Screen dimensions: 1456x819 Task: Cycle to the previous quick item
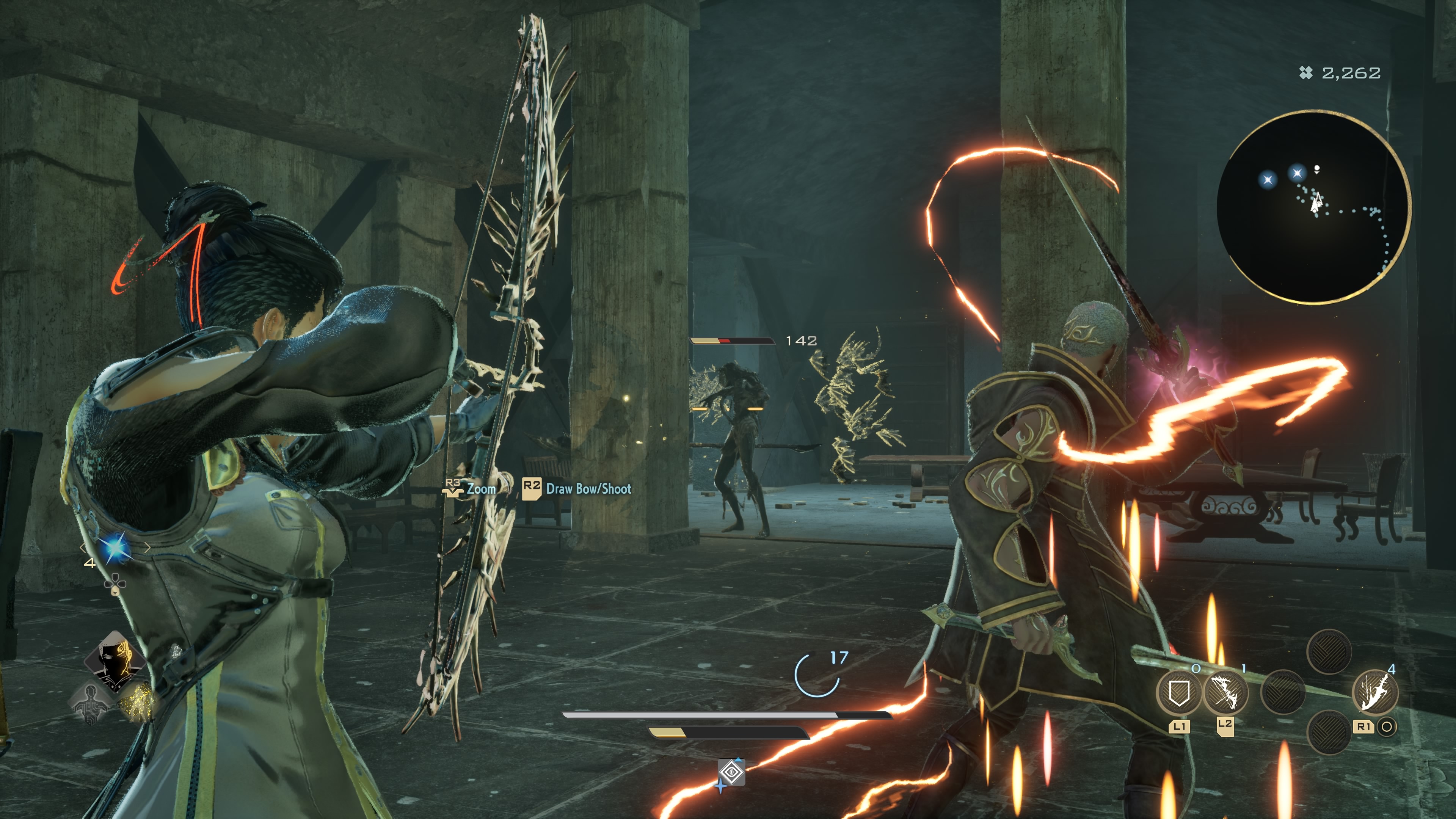tap(83, 548)
